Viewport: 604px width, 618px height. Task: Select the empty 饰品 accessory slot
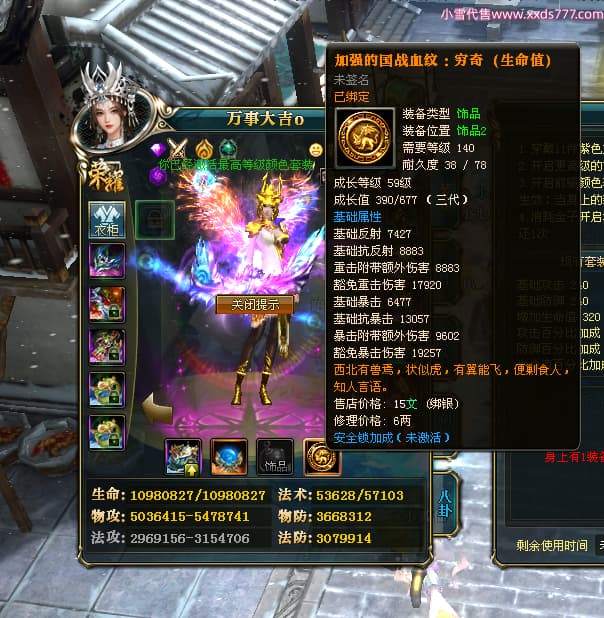pyautogui.click(x=275, y=456)
